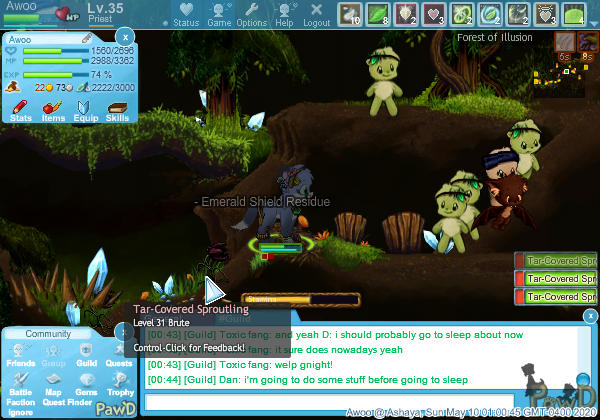The width and height of the screenshot is (600, 420).
Task: Open the Gems window
Action: (86, 383)
